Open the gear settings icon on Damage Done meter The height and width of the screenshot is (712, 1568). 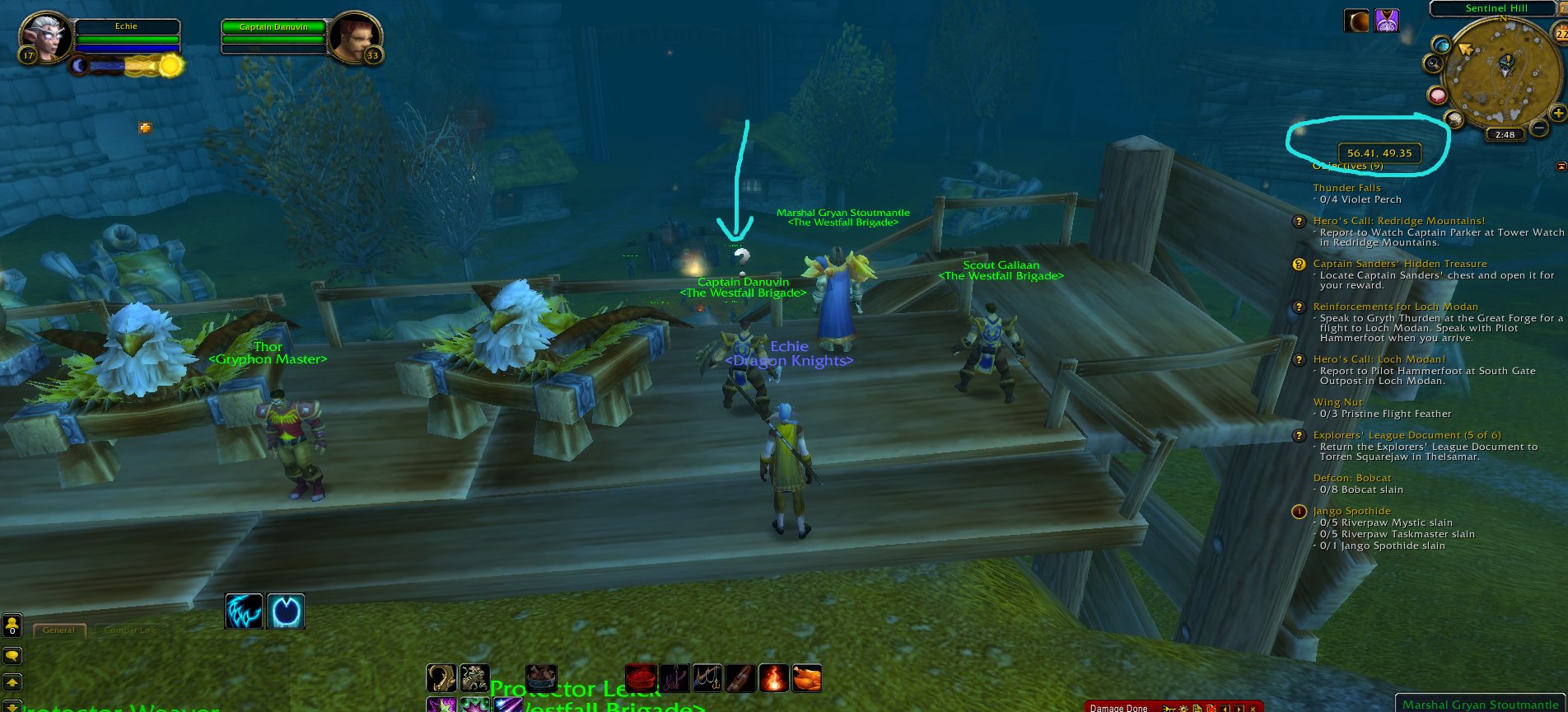tap(1183, 708)
